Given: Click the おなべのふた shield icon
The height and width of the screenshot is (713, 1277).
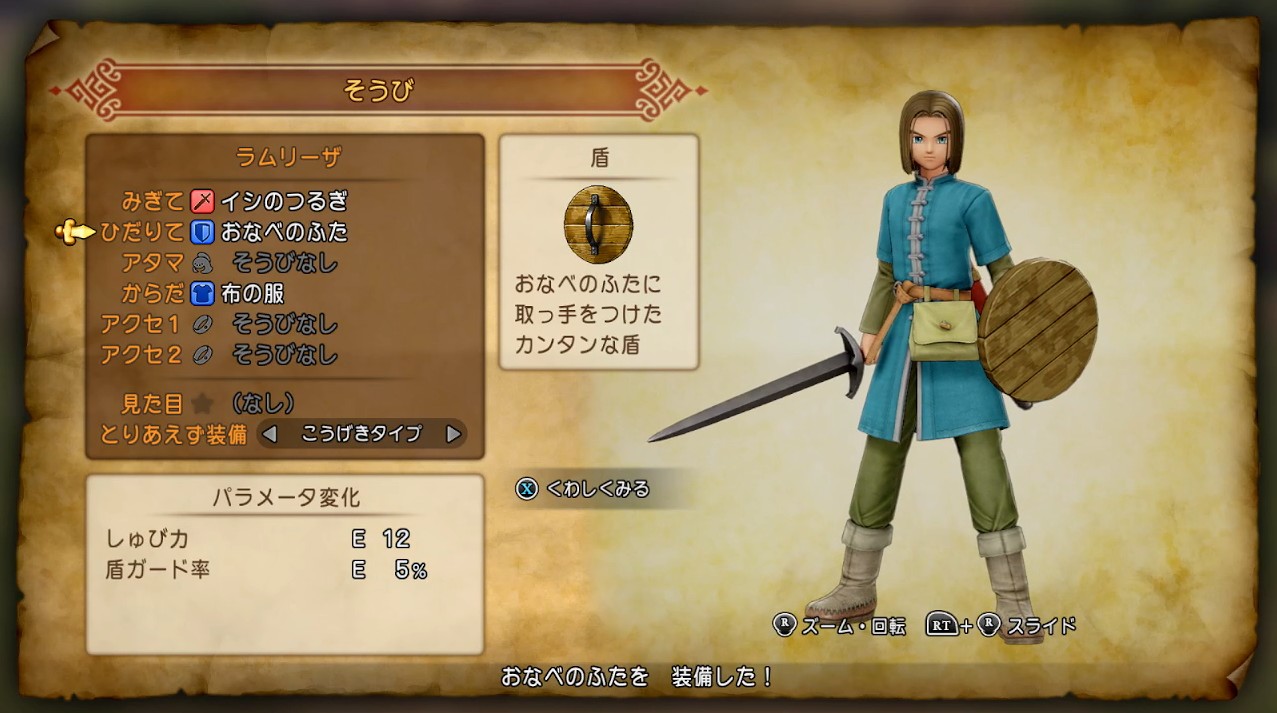Looking at the screenshot, I should 598,224.
